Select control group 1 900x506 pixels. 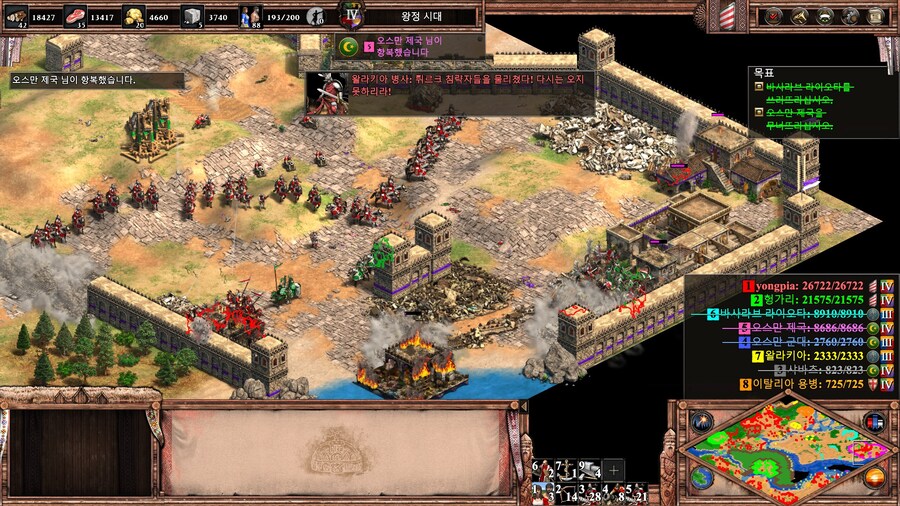pyautogui.click(x=542, y=492)
